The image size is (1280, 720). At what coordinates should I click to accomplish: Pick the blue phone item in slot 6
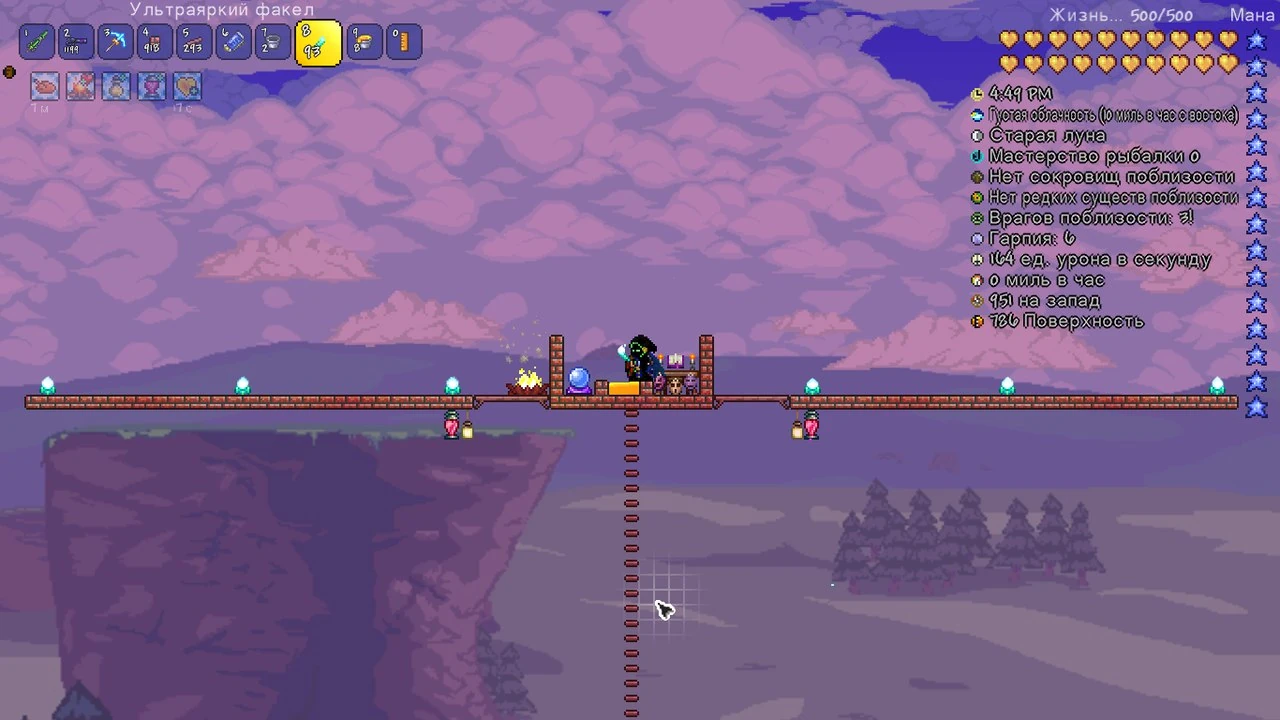click(x=233, y=42)
